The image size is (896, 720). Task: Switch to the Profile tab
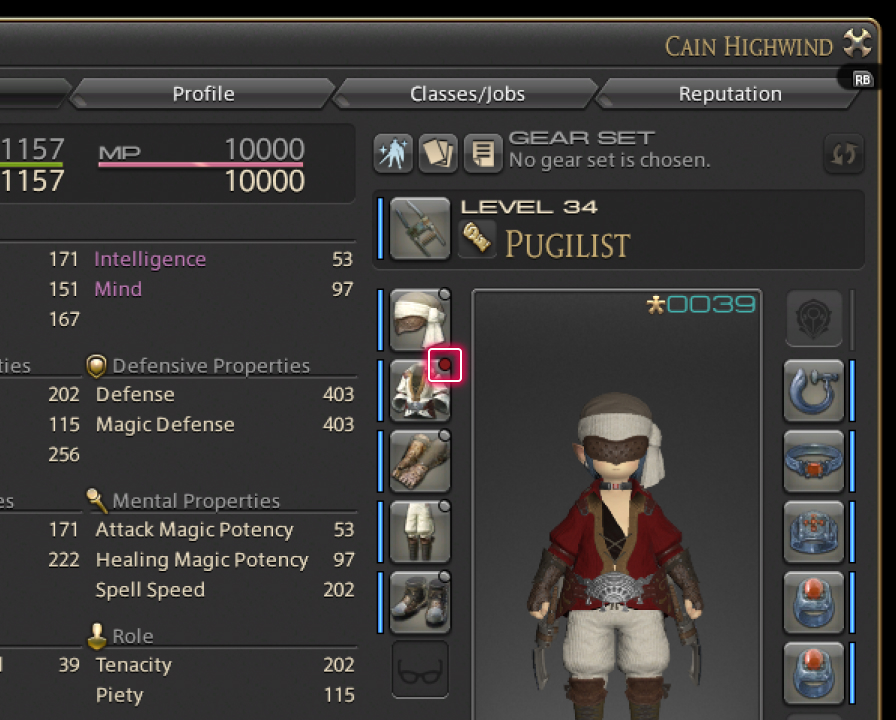[x=203, y=94]
